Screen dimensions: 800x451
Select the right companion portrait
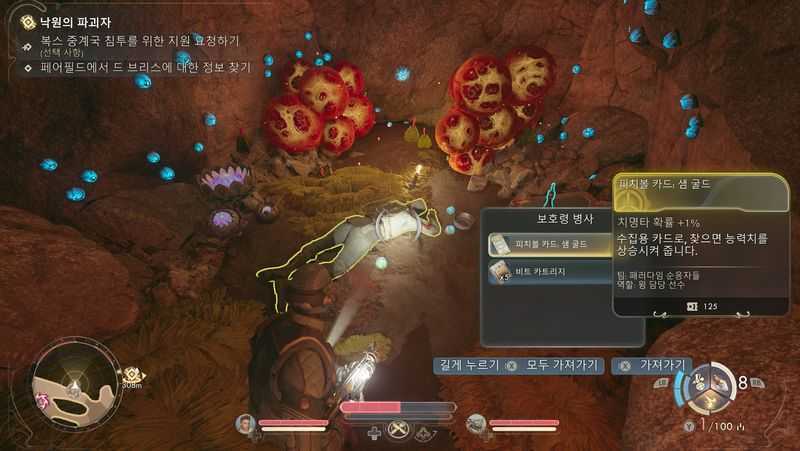[478, 423]
